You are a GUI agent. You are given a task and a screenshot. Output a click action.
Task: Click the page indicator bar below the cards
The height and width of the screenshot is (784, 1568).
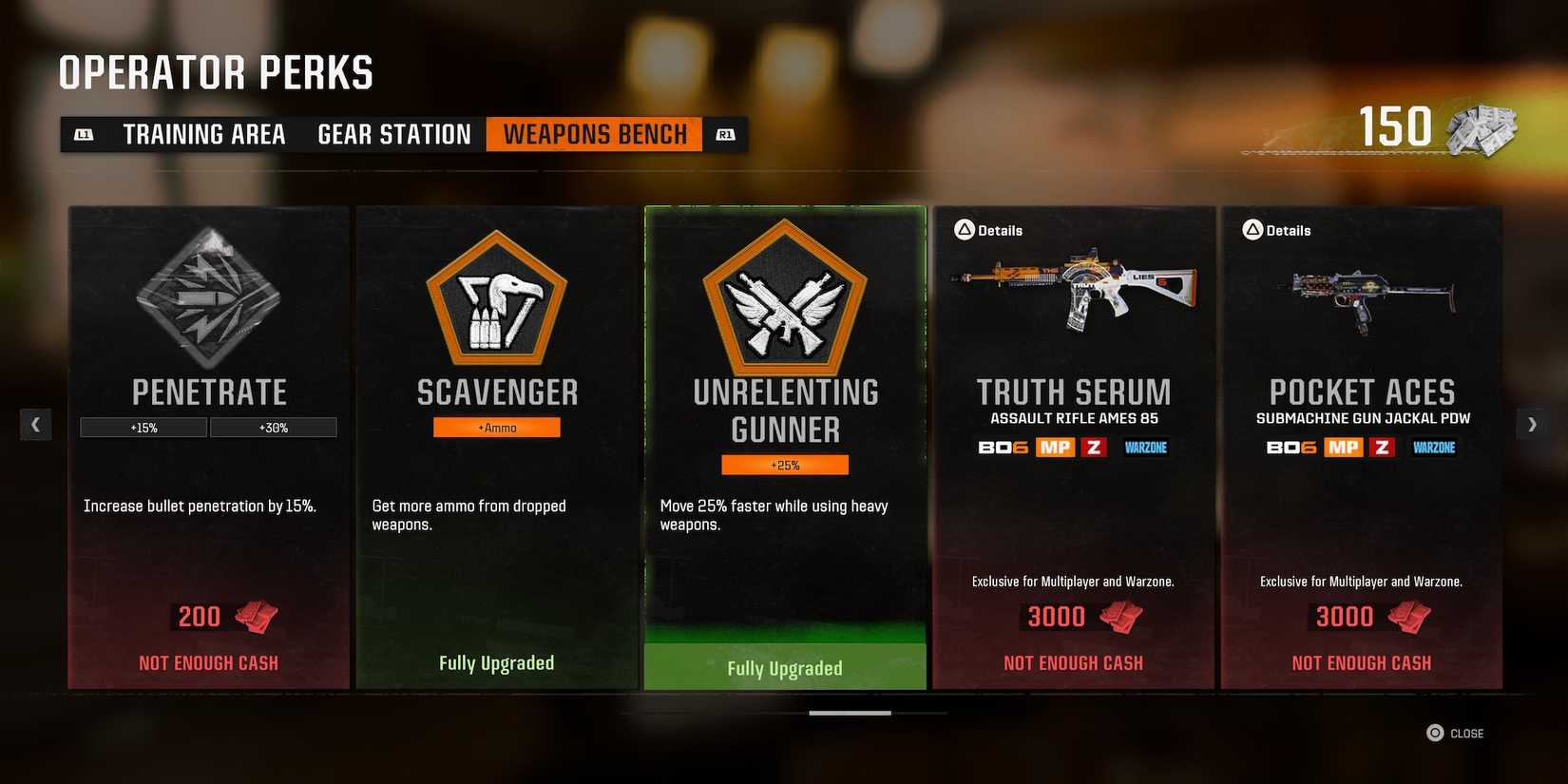point(849,711)
